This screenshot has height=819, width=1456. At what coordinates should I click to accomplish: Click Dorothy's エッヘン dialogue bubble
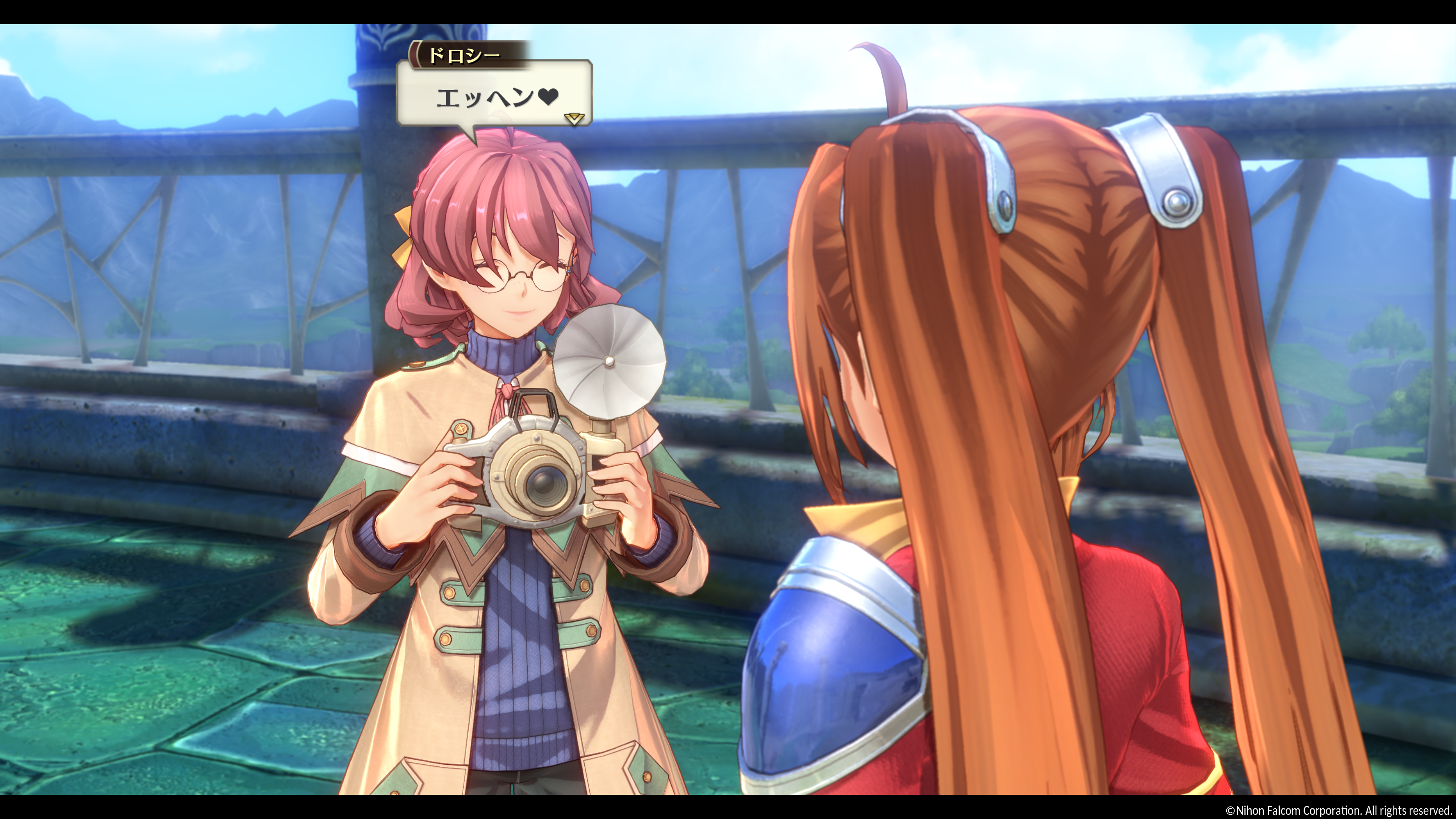[494, 96]
